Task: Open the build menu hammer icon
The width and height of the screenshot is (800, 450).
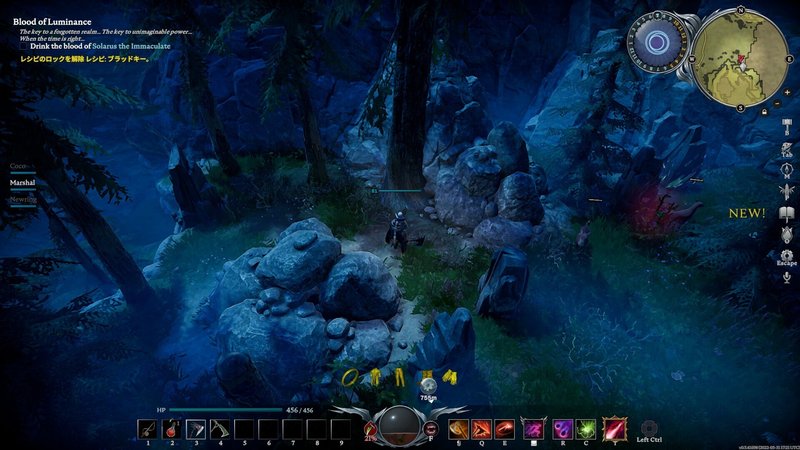Action: tap(787, 123)
